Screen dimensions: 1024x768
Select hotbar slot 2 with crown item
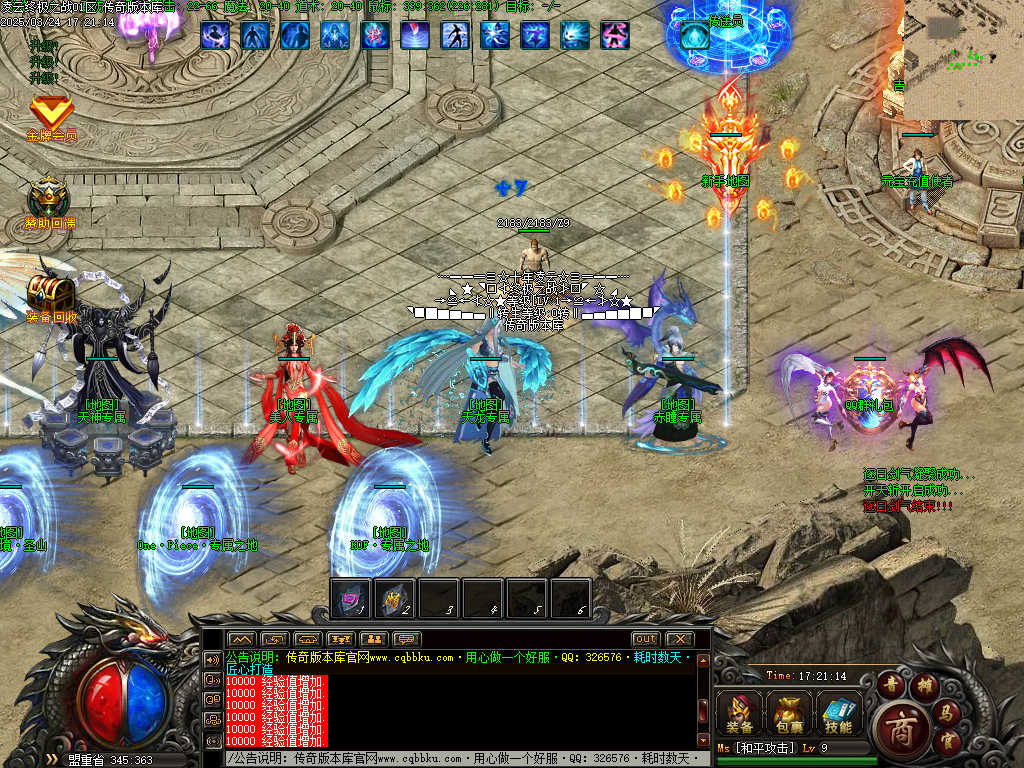click(395, 598)
